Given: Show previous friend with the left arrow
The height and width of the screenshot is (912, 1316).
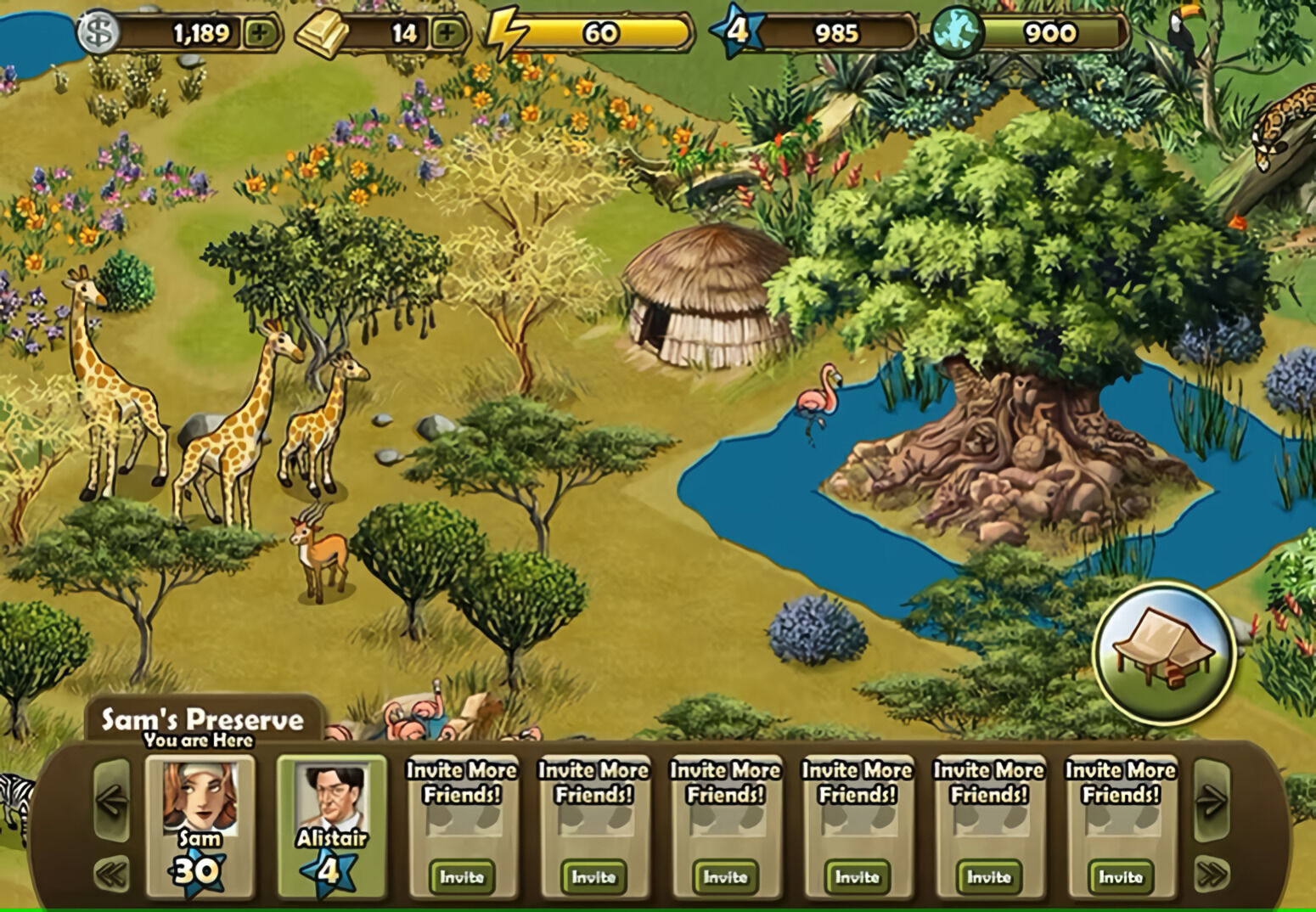Looking at the screenshot, I should coord(112,800).
